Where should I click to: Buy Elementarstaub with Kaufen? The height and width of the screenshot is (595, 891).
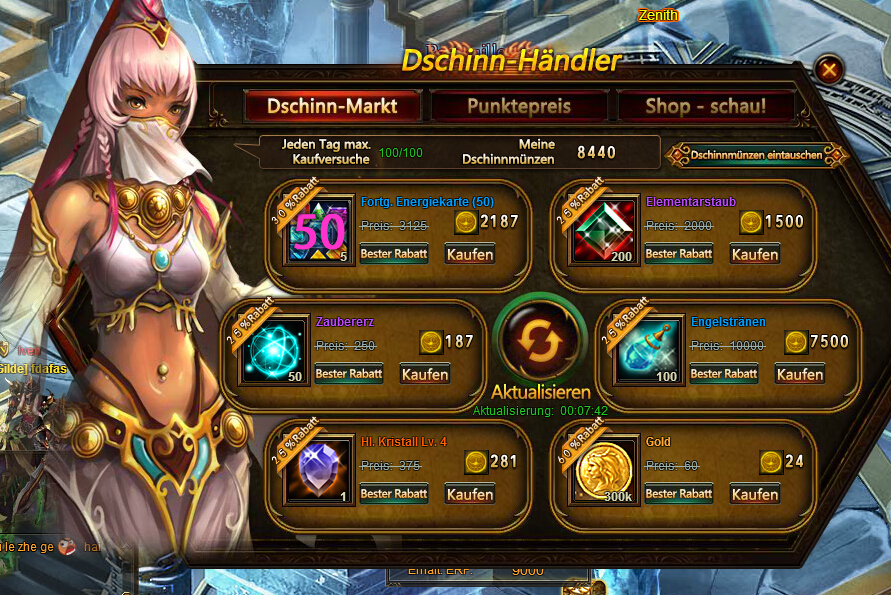tap(755, 254)
